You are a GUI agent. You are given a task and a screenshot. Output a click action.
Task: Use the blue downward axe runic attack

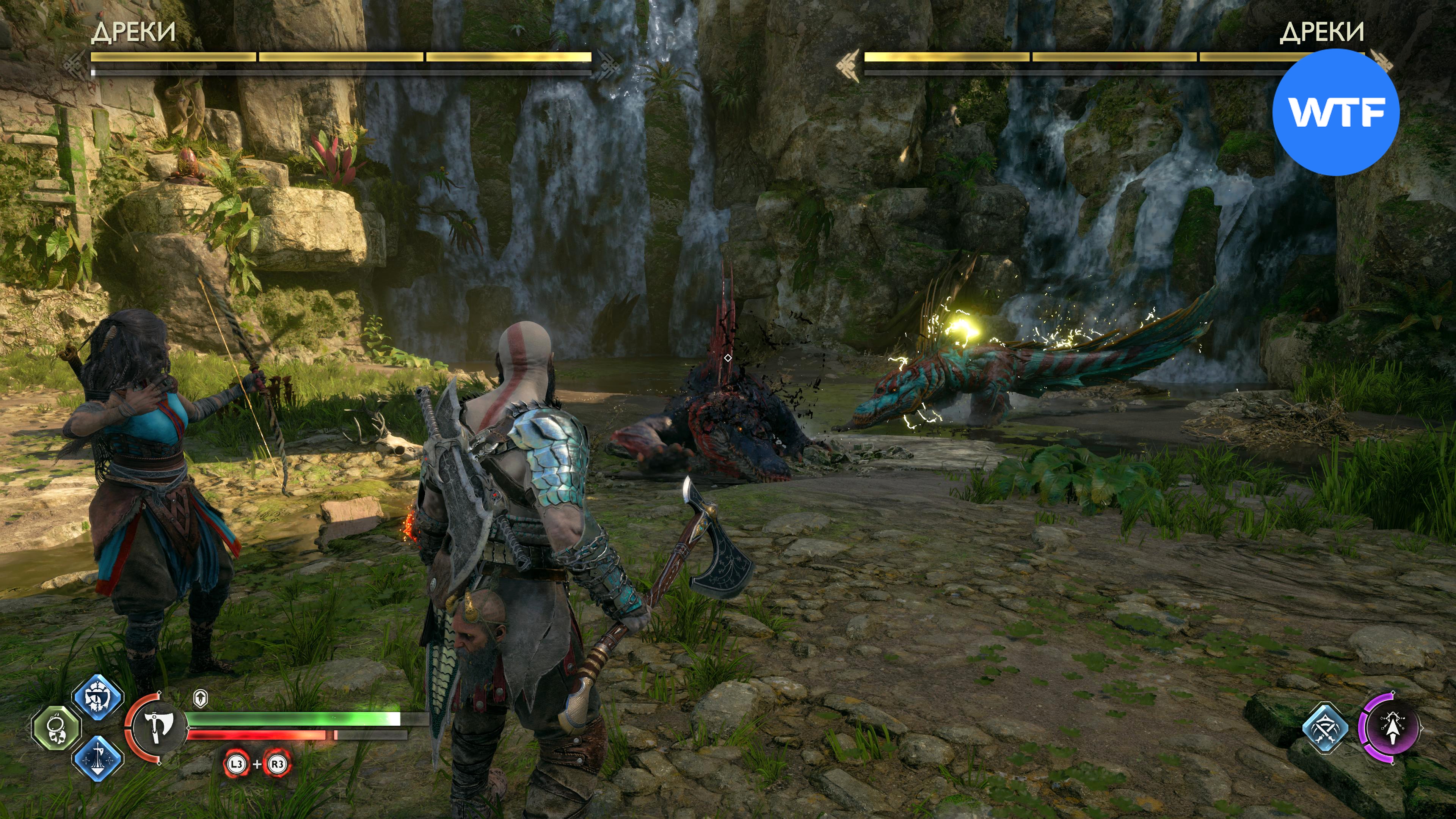click(98, 758)
